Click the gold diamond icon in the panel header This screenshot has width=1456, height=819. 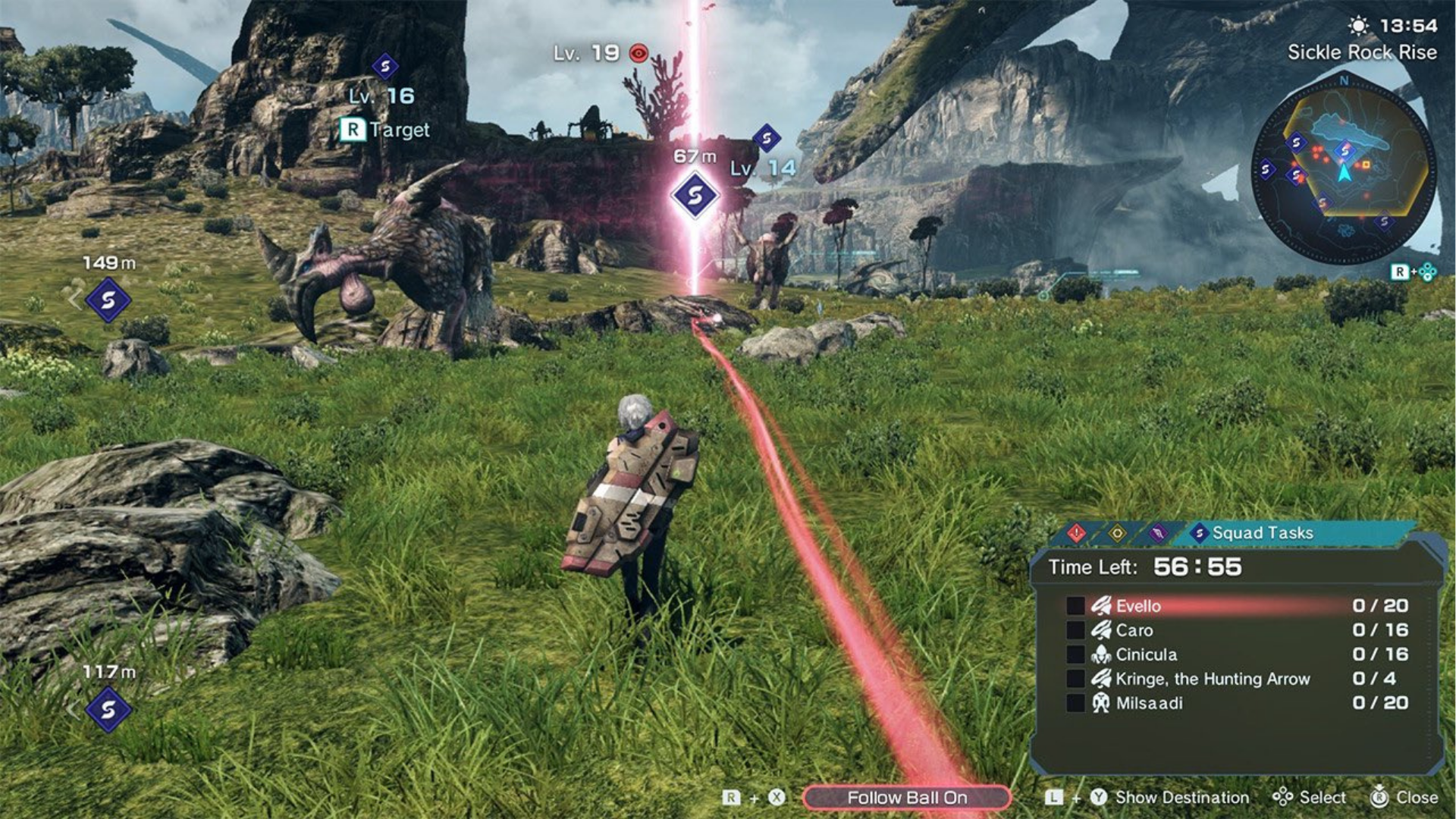tap(1118, 532)
